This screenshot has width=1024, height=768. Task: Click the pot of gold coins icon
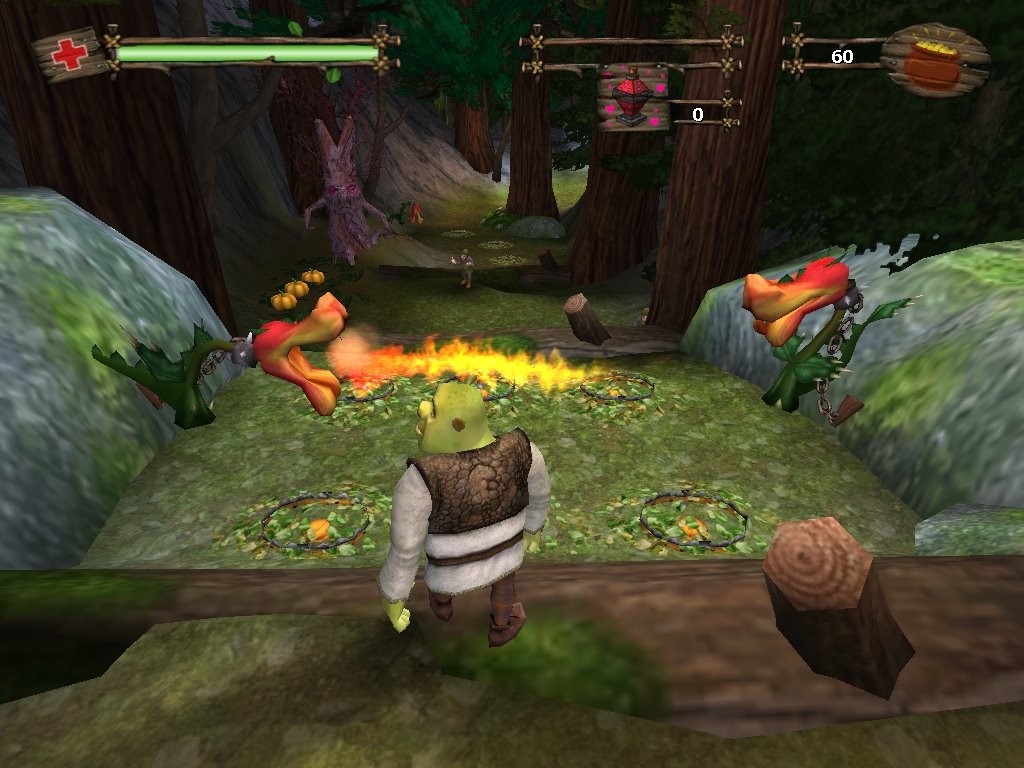[x=934, y=60]
